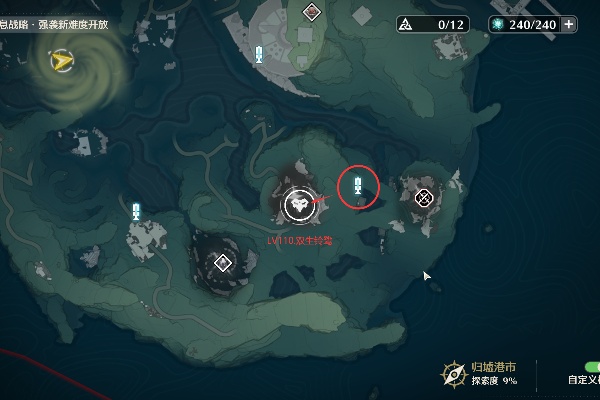The height and width of the screenshot is (400, 600).
Task: Select the yellow player arrow marker
Action: coord(62,62)
